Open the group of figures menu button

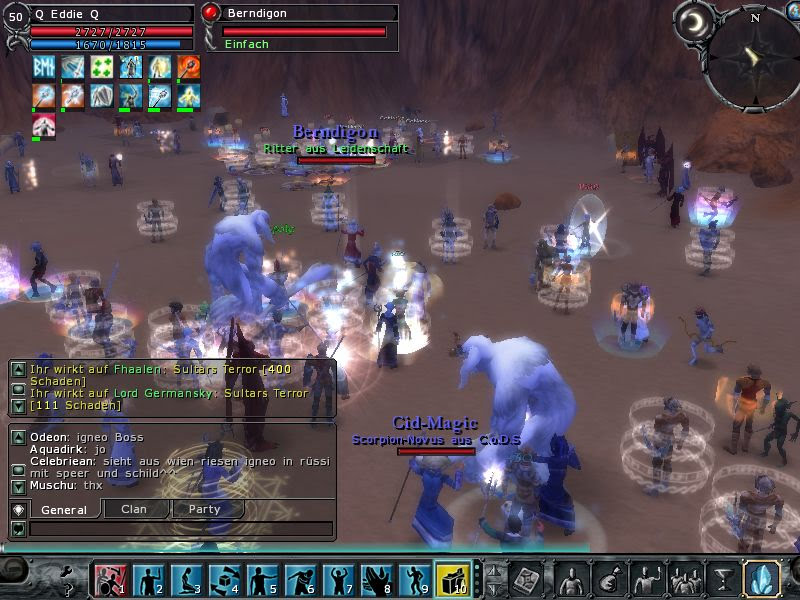click(685, 578)
